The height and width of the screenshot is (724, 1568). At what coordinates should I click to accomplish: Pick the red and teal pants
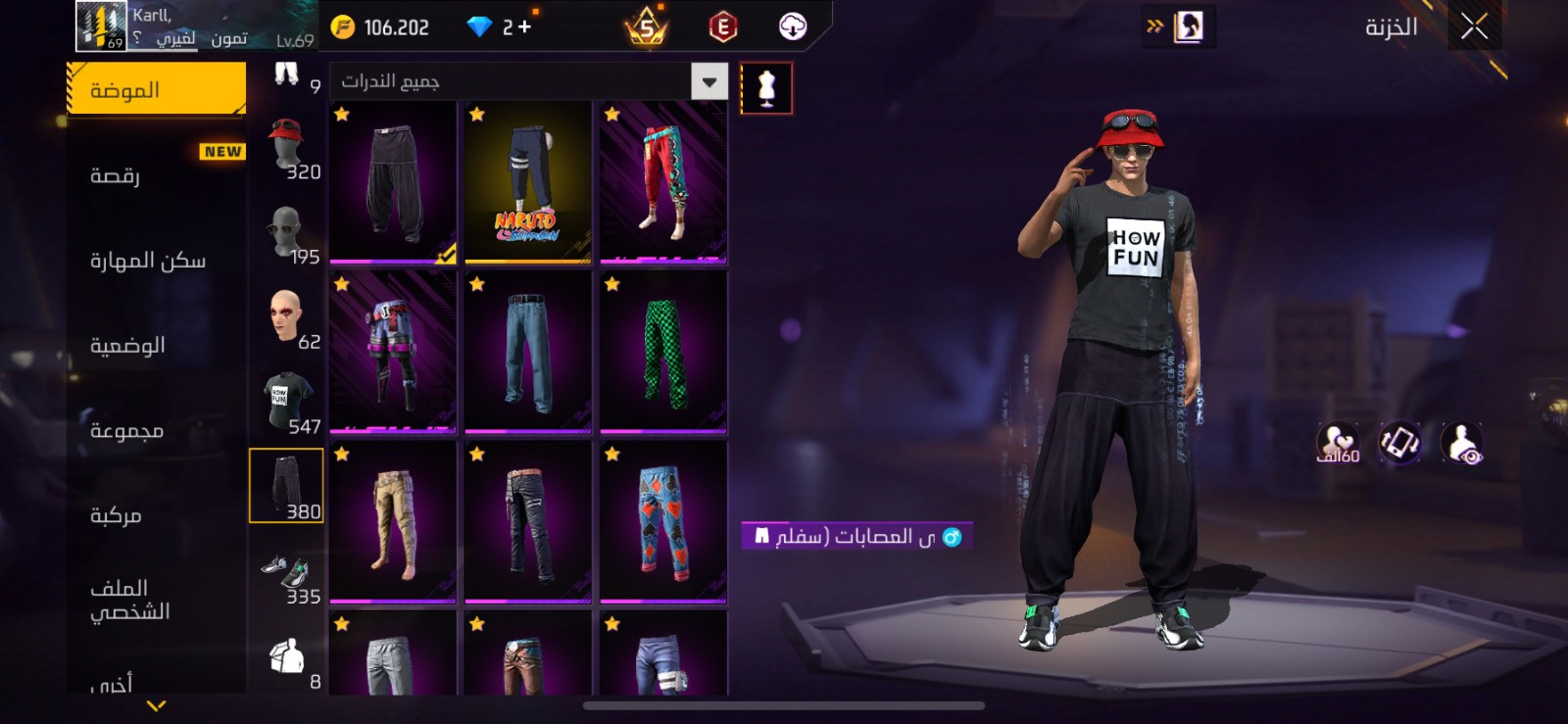(663, 181)
